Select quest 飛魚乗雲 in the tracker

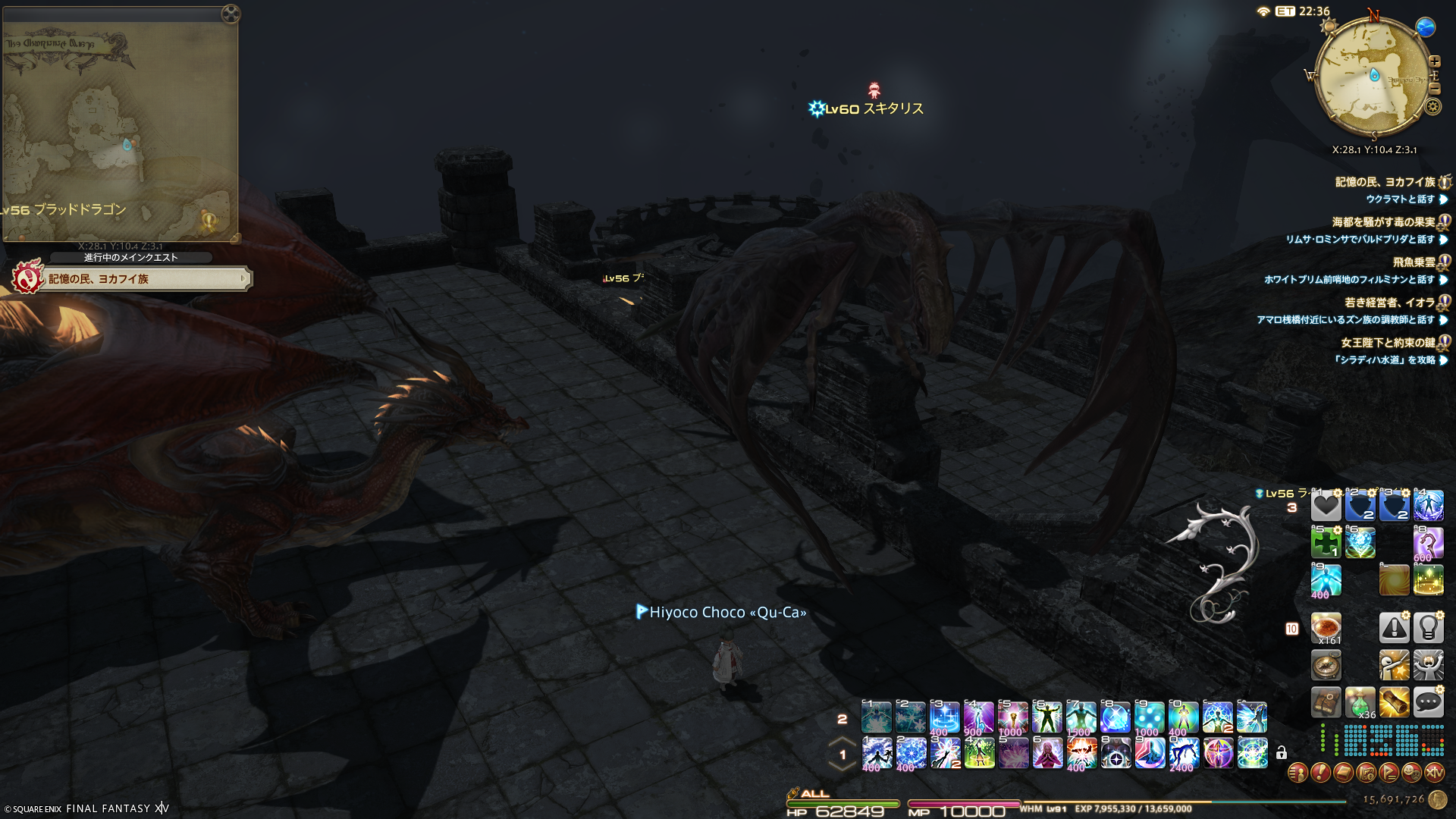tap(1414, 262)
